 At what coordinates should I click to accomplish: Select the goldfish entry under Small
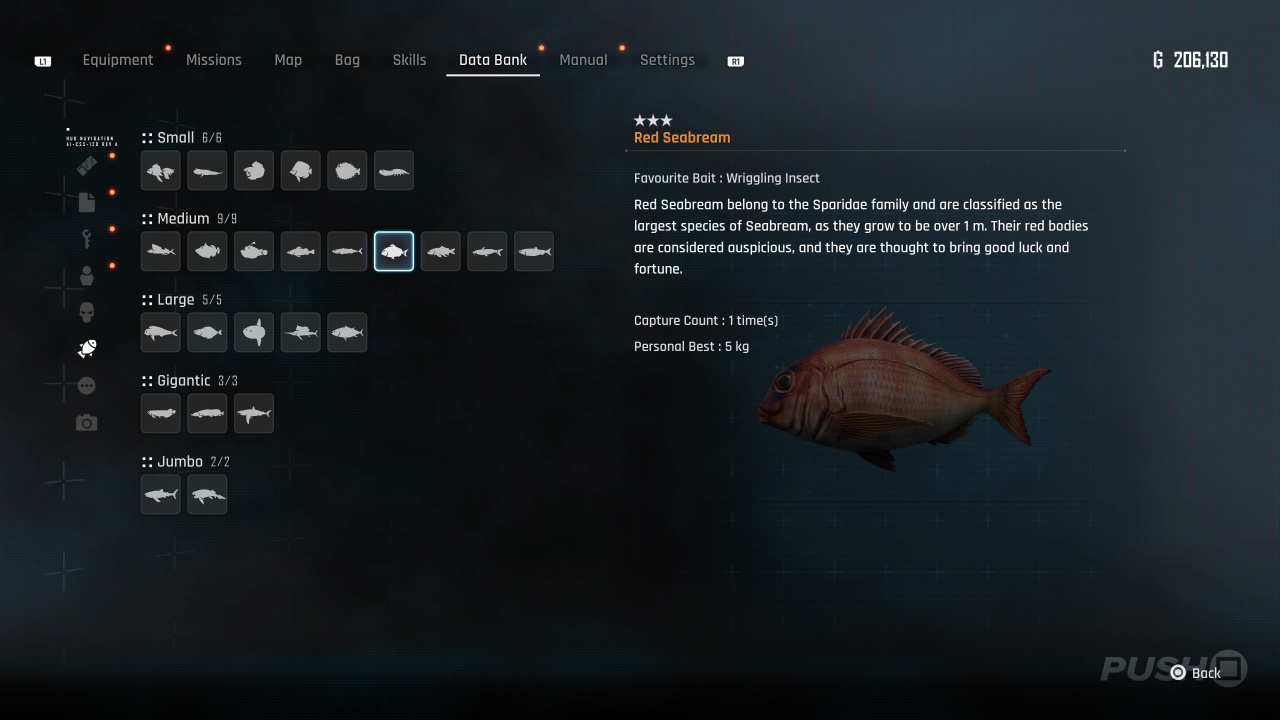(161, 171)
